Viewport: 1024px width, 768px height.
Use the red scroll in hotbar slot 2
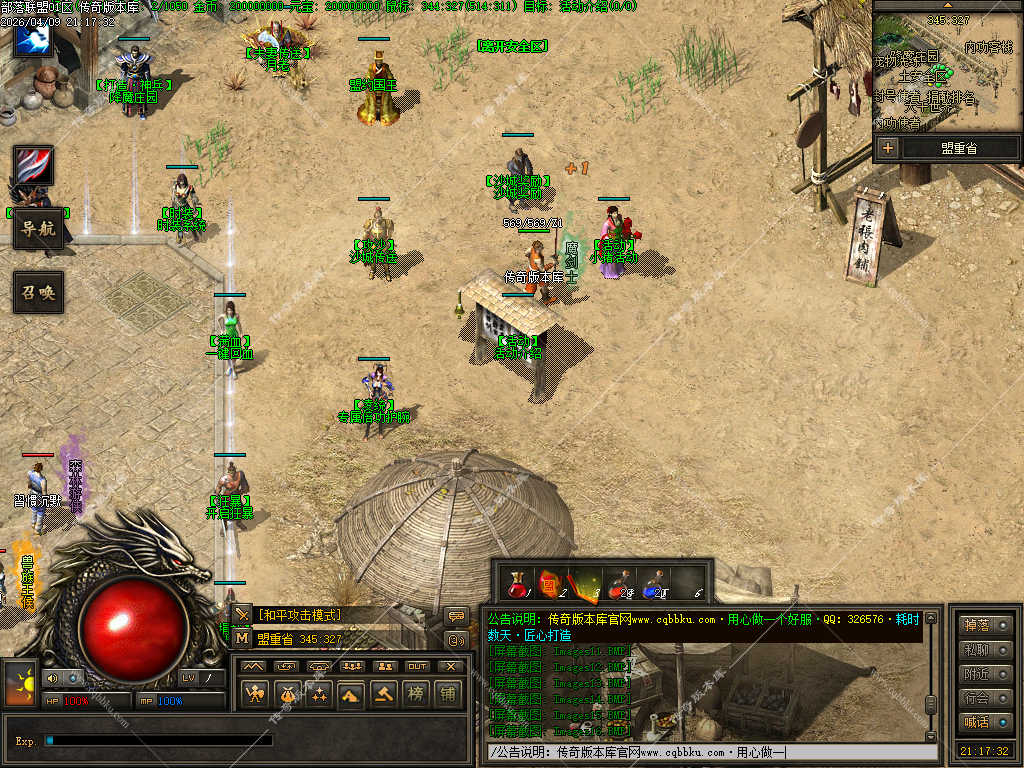[x=549, y=583]
